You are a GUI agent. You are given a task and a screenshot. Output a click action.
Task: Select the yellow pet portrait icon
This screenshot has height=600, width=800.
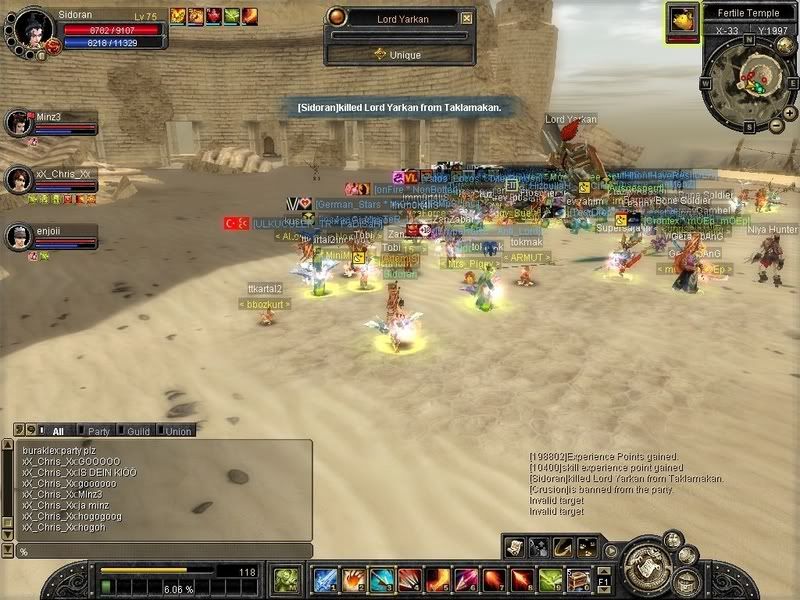pos(683,21)
